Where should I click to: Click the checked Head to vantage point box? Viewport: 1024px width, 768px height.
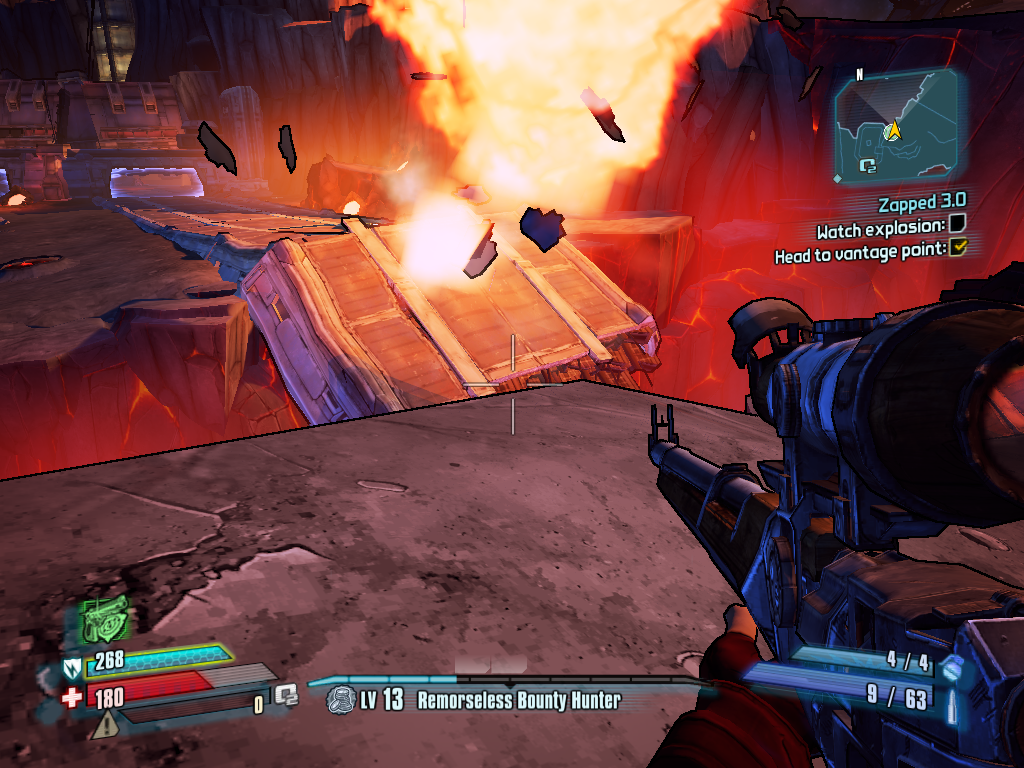[x=957, y=248]
